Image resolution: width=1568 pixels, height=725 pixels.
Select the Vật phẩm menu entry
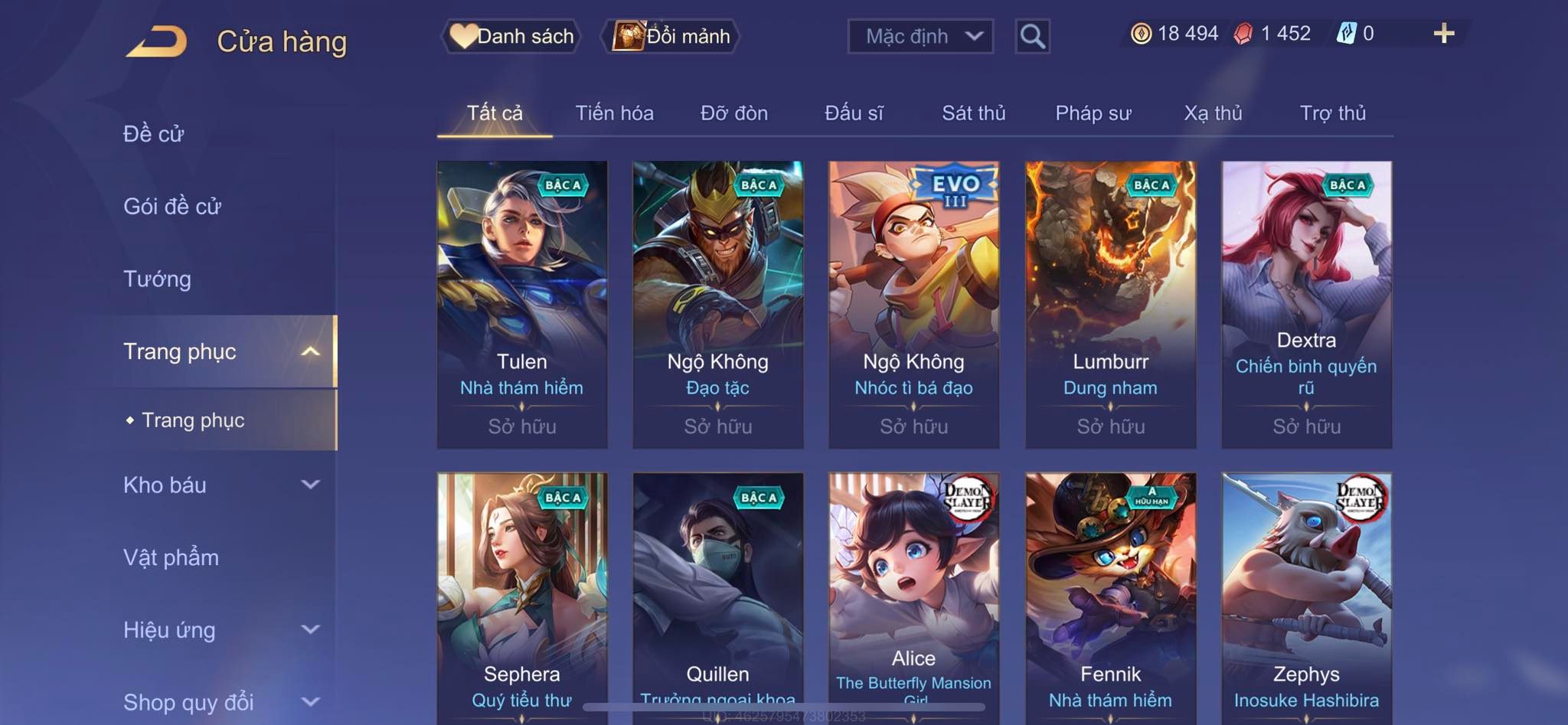[x=171, y=557]
